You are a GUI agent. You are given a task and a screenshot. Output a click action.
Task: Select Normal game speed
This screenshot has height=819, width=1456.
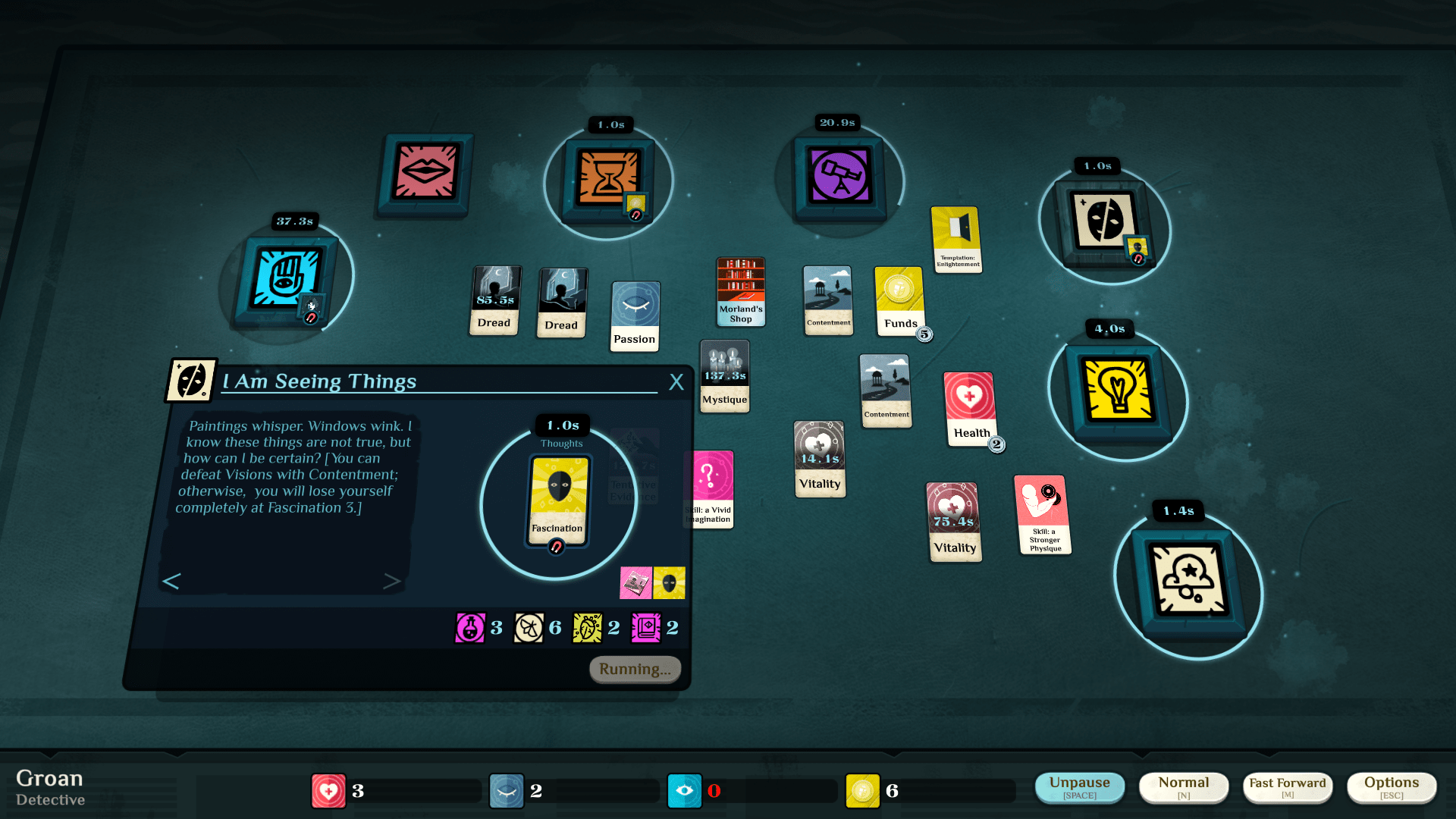(x=1184, y=787)
